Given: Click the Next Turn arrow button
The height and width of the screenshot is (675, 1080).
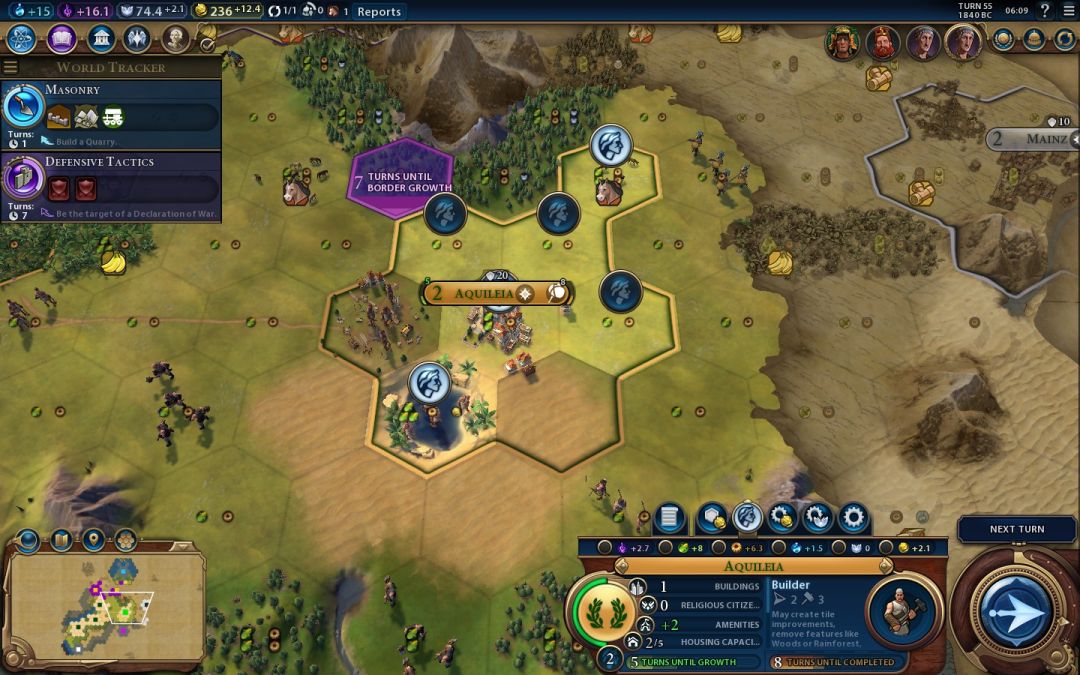Looking at the screenshot, I should click(x=1016, y=610).
